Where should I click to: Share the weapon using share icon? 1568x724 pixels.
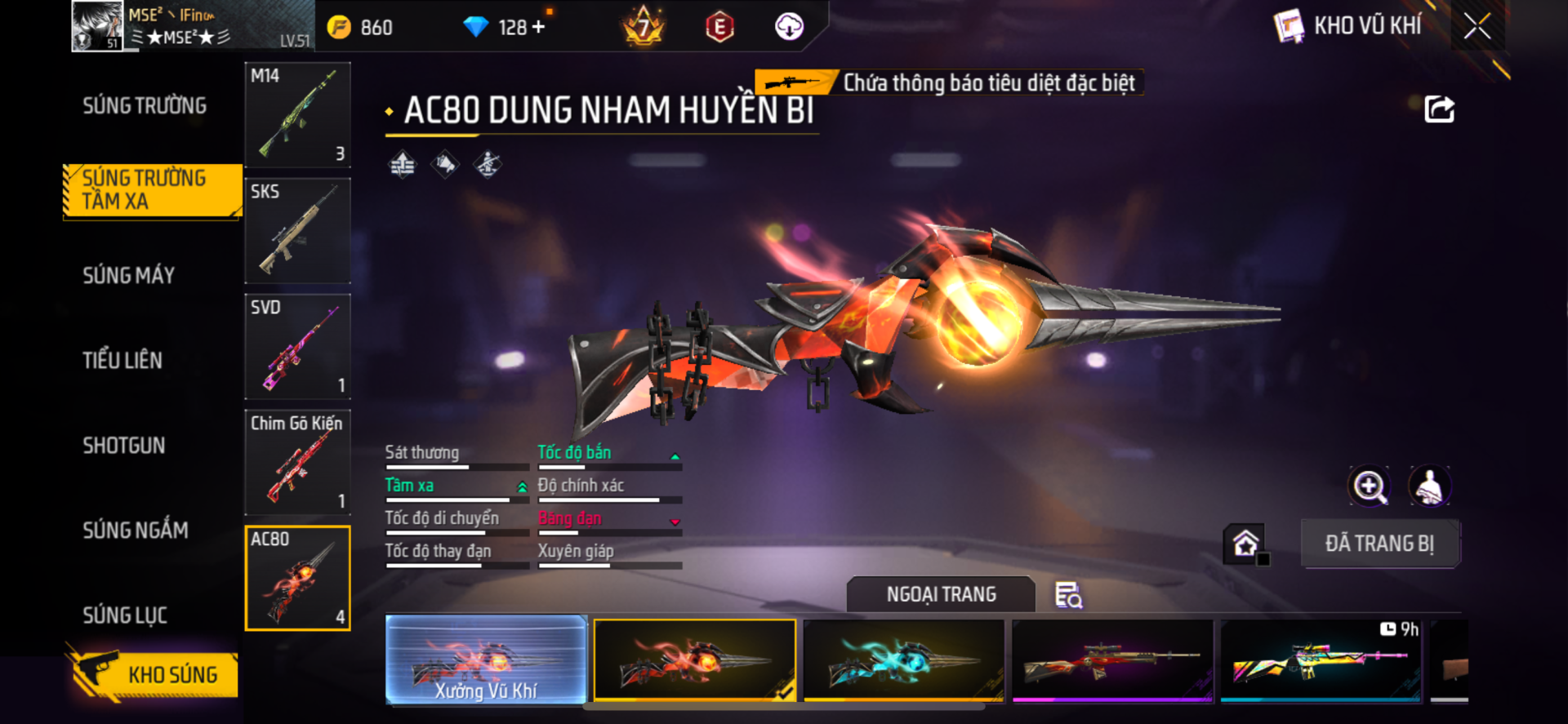click(x=1439, y=109)
